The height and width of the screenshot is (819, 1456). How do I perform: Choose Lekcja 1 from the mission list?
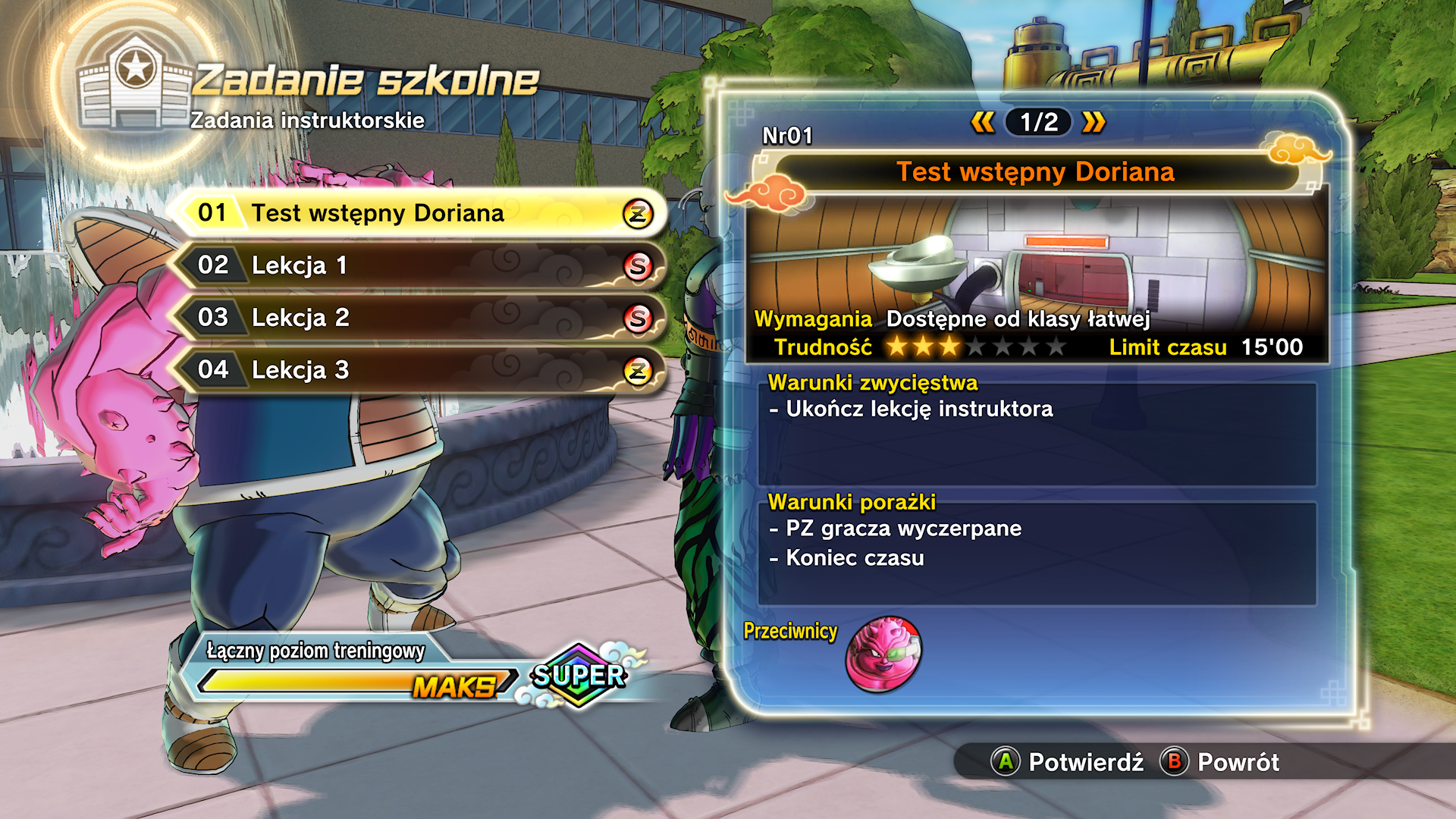coord(417,265)
